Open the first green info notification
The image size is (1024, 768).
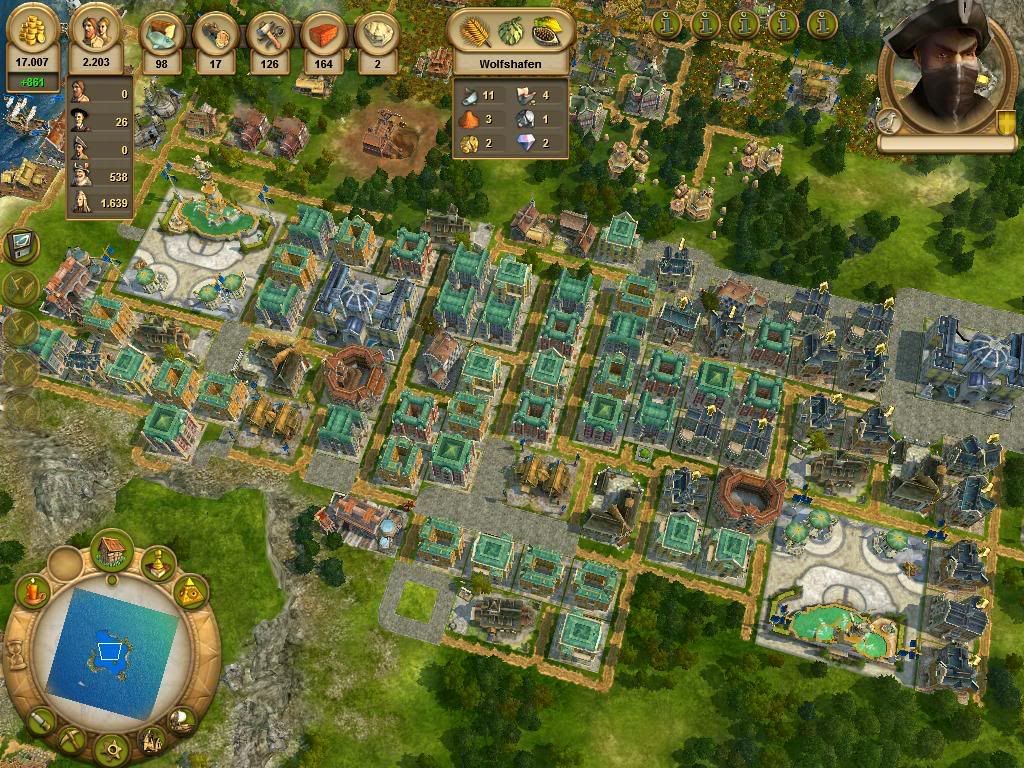coord(666,22)
